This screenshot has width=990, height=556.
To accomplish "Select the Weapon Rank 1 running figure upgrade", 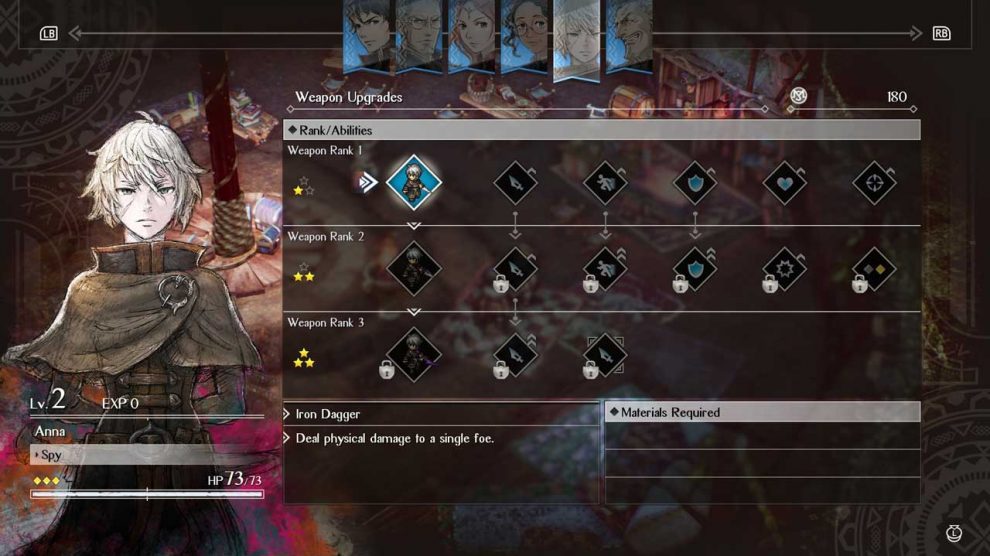I will (605, 183).
